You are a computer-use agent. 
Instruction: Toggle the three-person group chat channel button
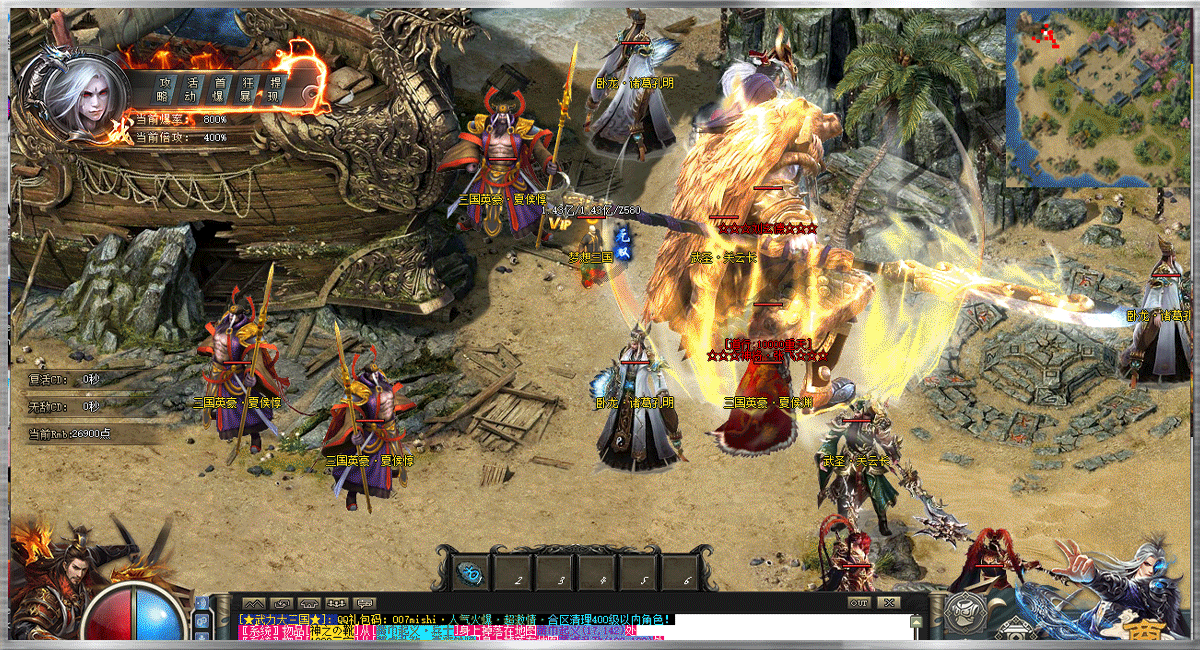(x=337, y=603)
